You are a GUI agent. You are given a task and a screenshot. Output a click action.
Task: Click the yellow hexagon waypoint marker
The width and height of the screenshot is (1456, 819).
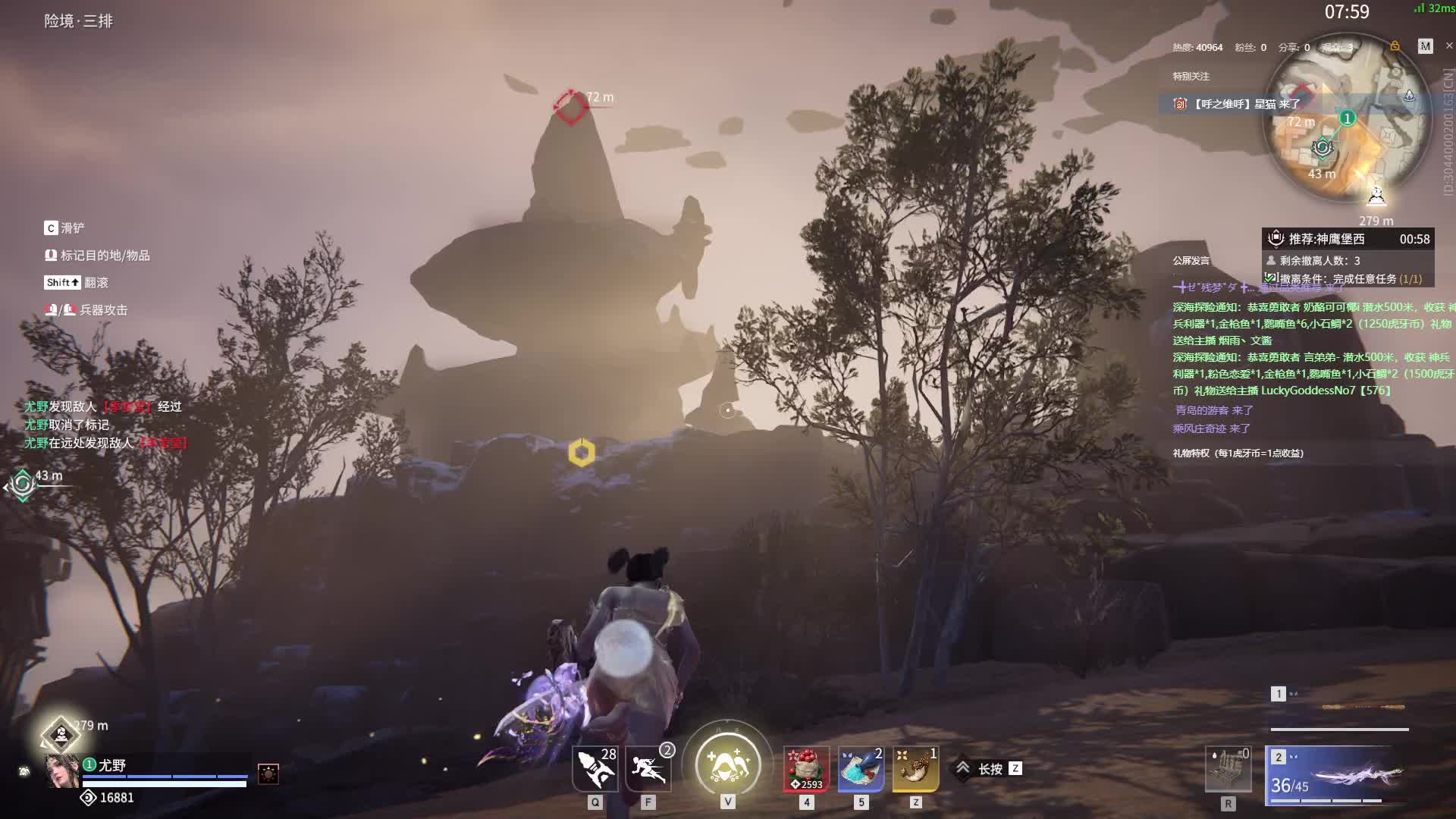click(x=582, y=453)
